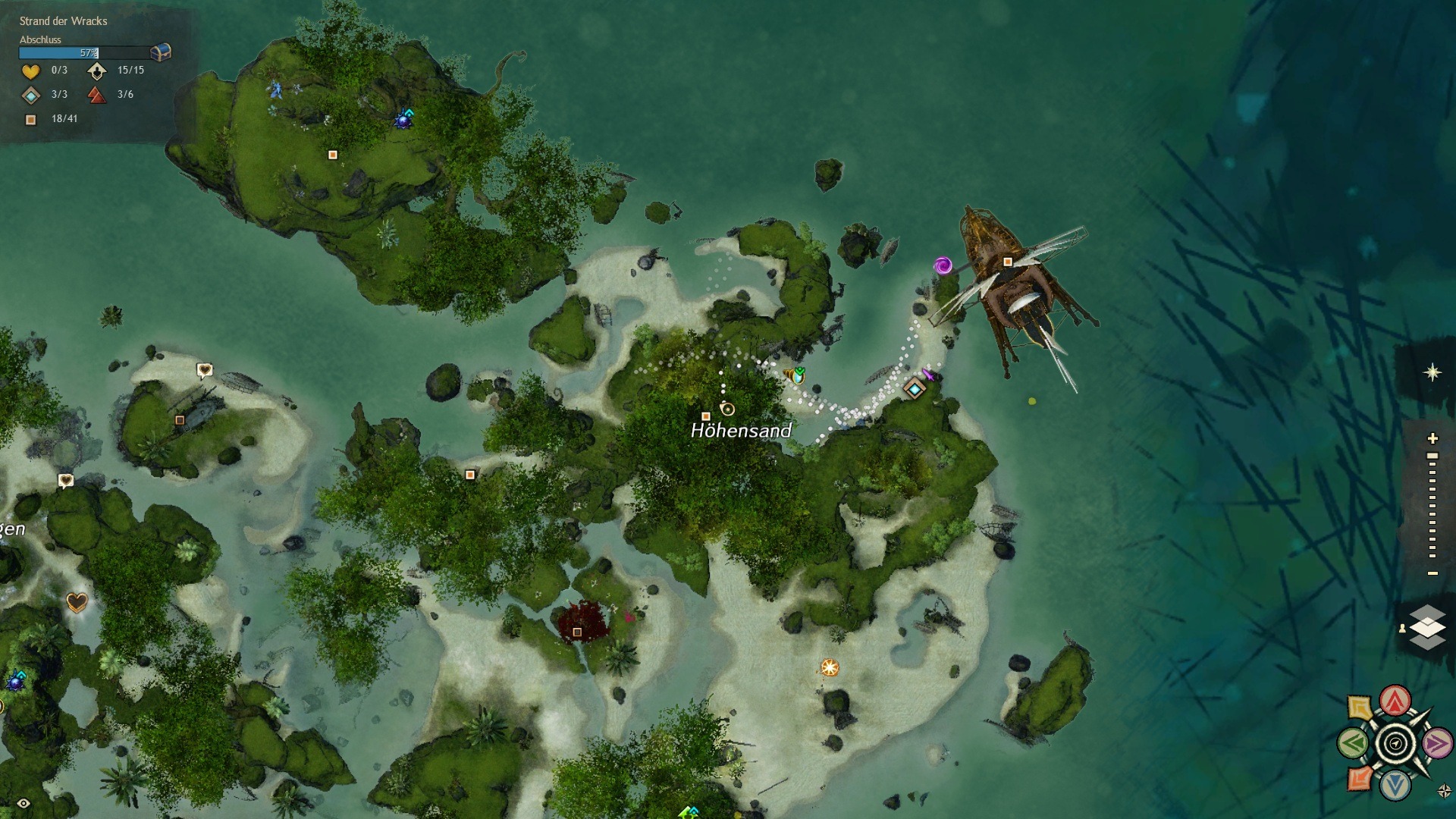Click the point of interest on the ship
This screenshot has width=1456, height=819.
pyautogui.click(x=1008, y=262)
